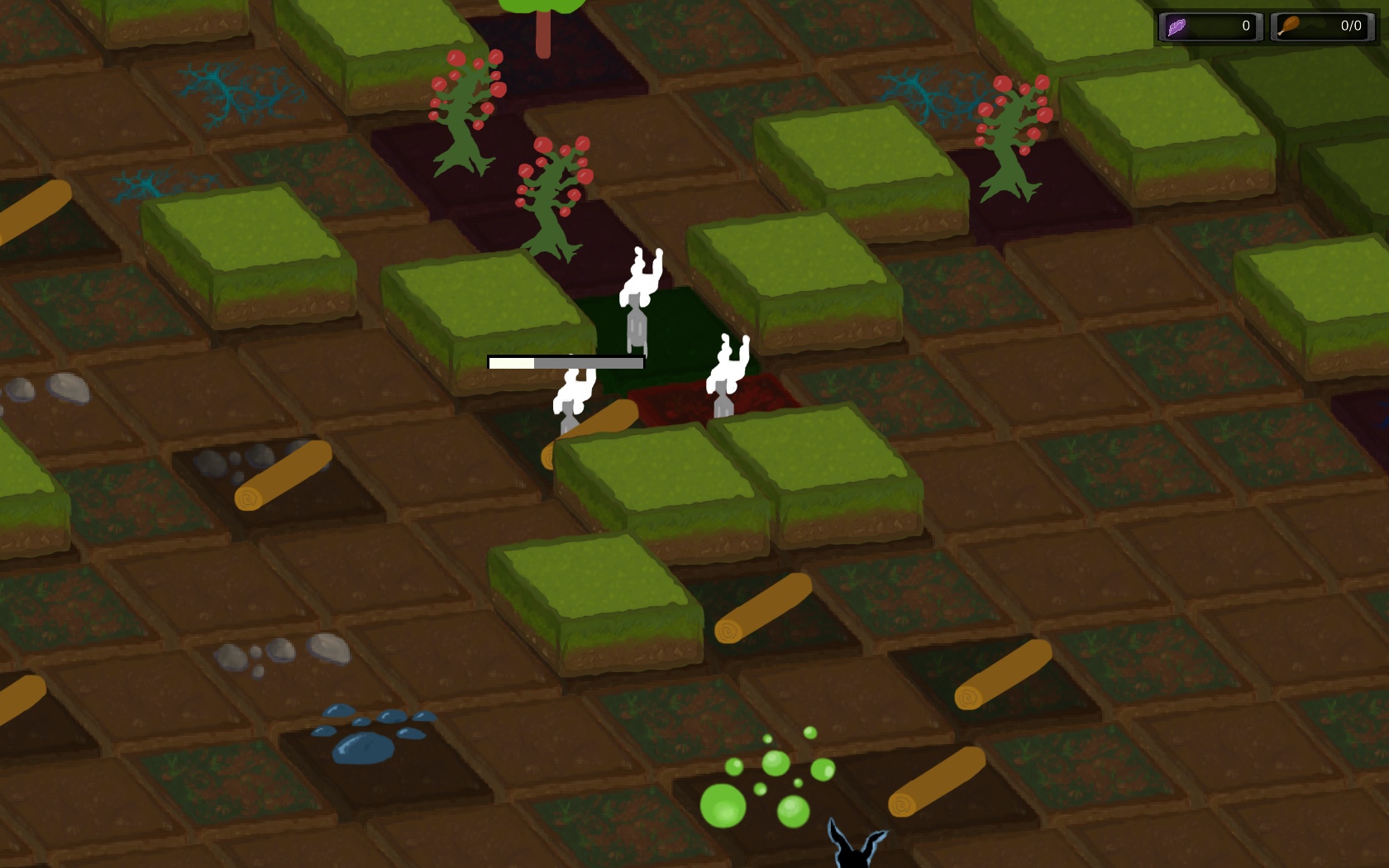Click the blue branch plant near upper right
The image size is (1389, 868).
926,91
